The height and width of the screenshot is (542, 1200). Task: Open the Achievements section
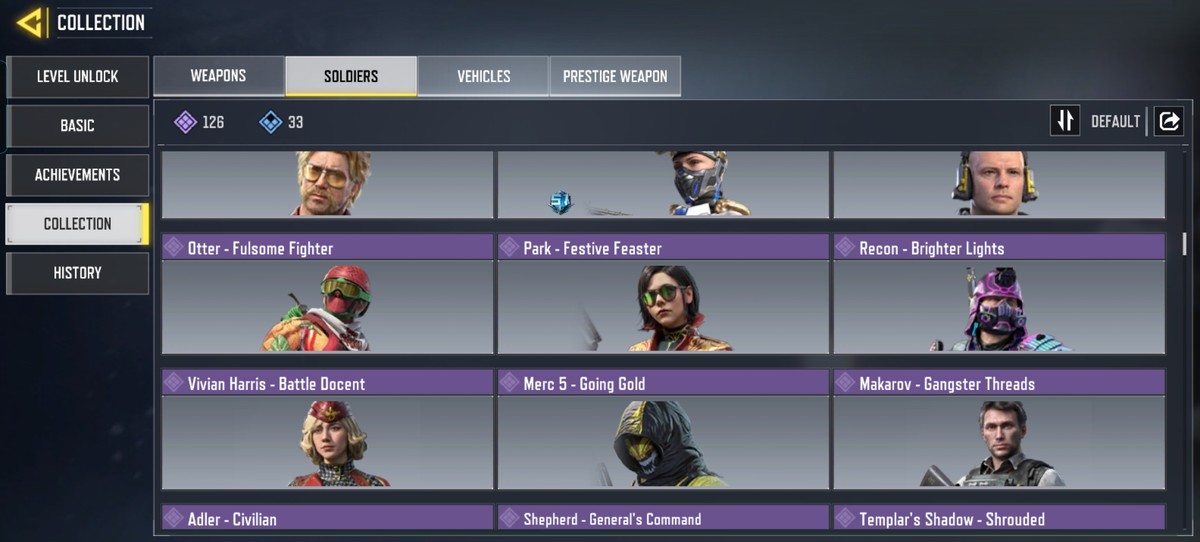click(77, 175)
